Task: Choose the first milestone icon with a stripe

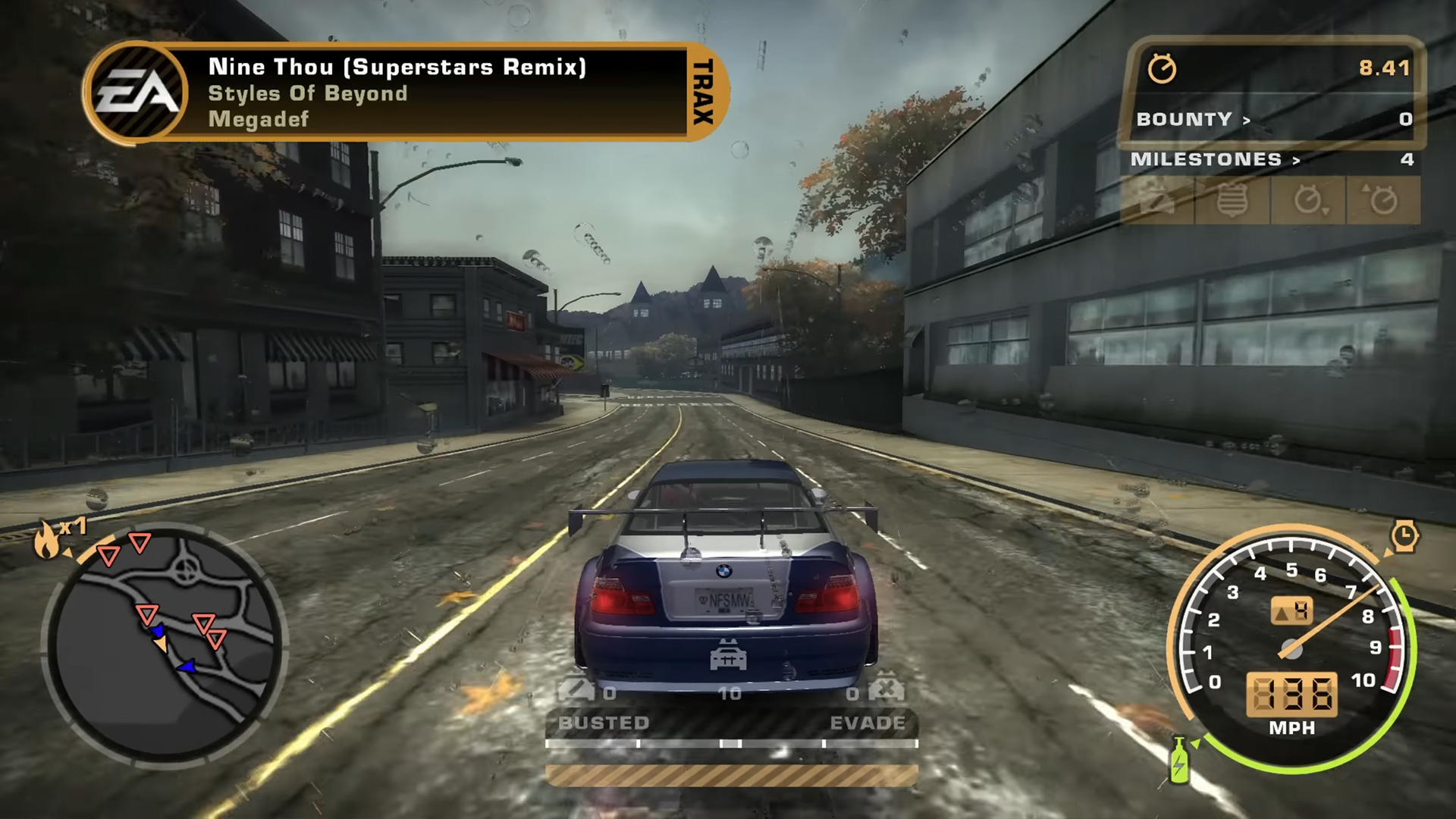Action: (1157, 201)
